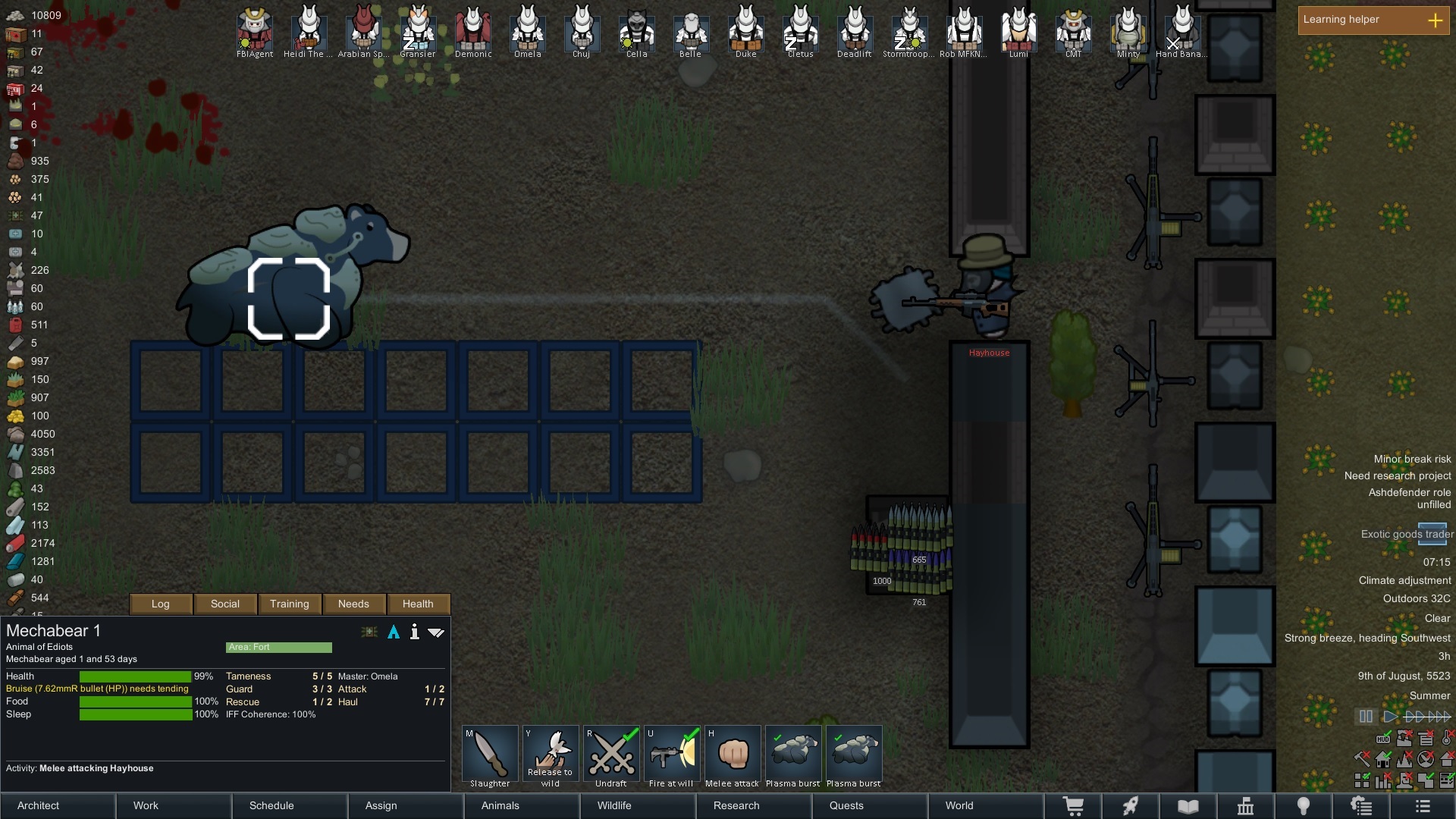Select colonist Omela's portrait
The width and height of the screenshot is (1456, 819).
528,30
